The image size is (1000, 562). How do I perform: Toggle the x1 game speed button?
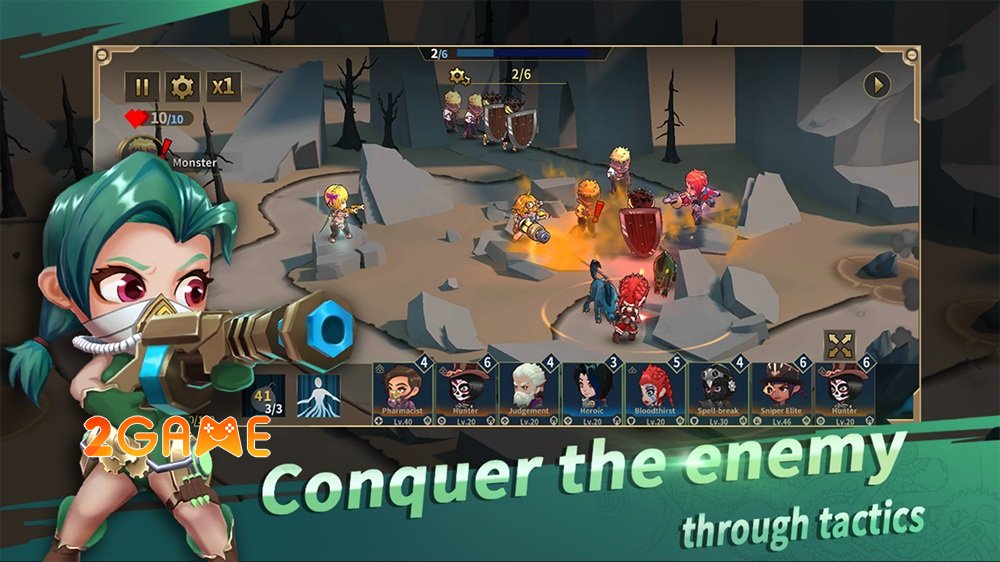222,87
